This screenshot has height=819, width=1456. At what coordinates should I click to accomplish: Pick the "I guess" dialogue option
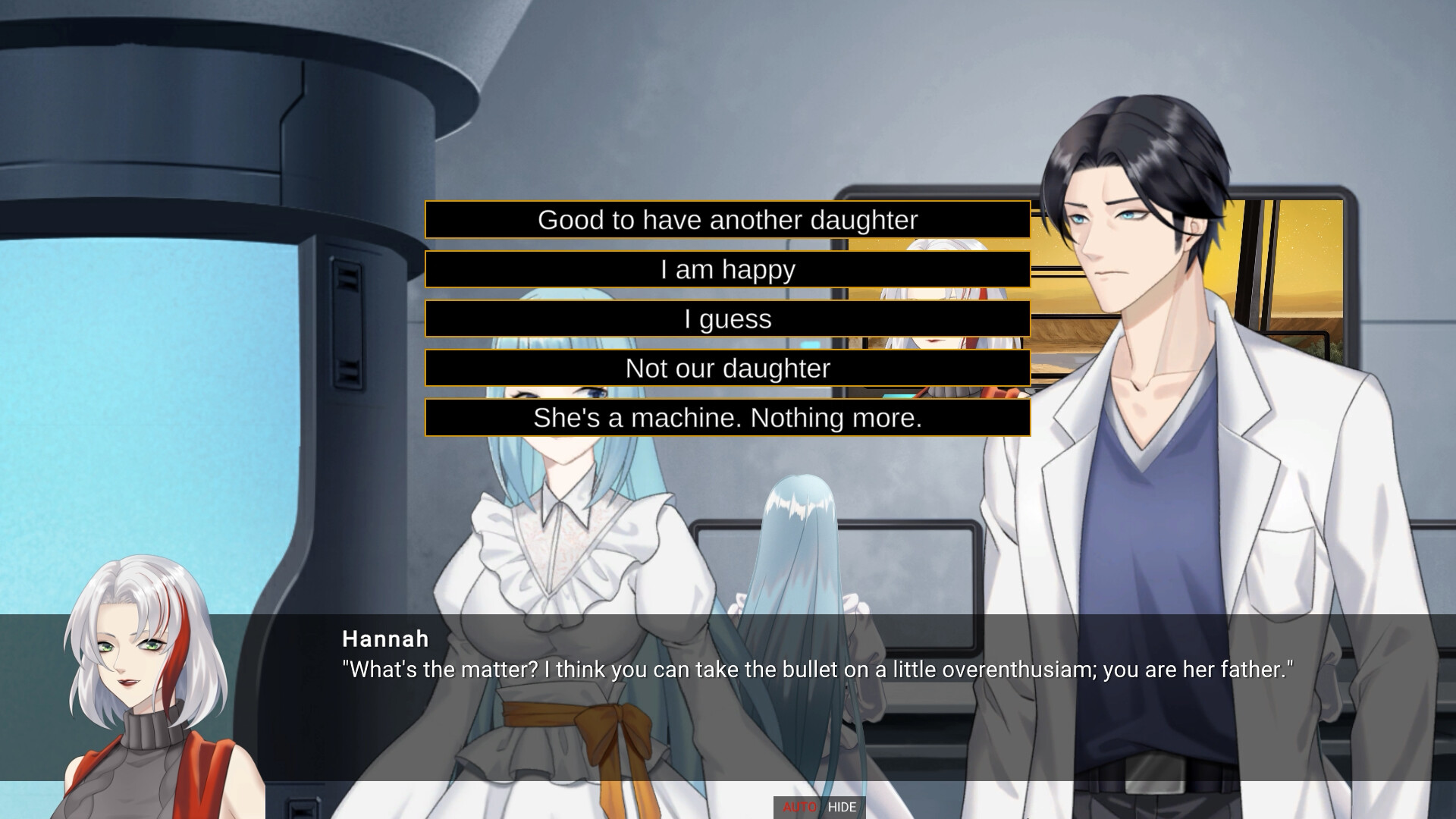tap(727, 318)
